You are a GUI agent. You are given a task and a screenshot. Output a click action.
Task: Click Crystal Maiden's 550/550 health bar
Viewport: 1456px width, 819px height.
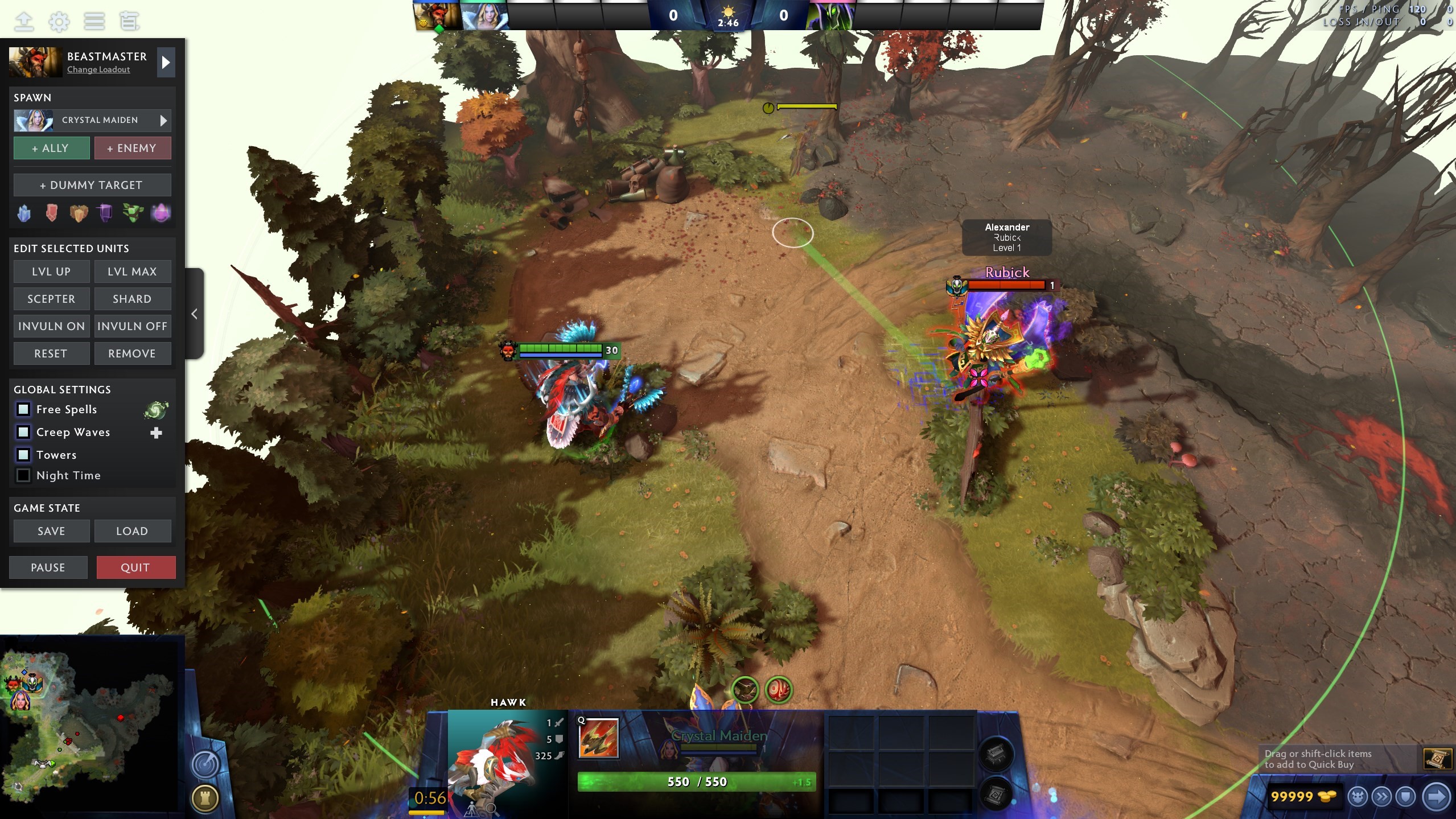click(696, 781)
